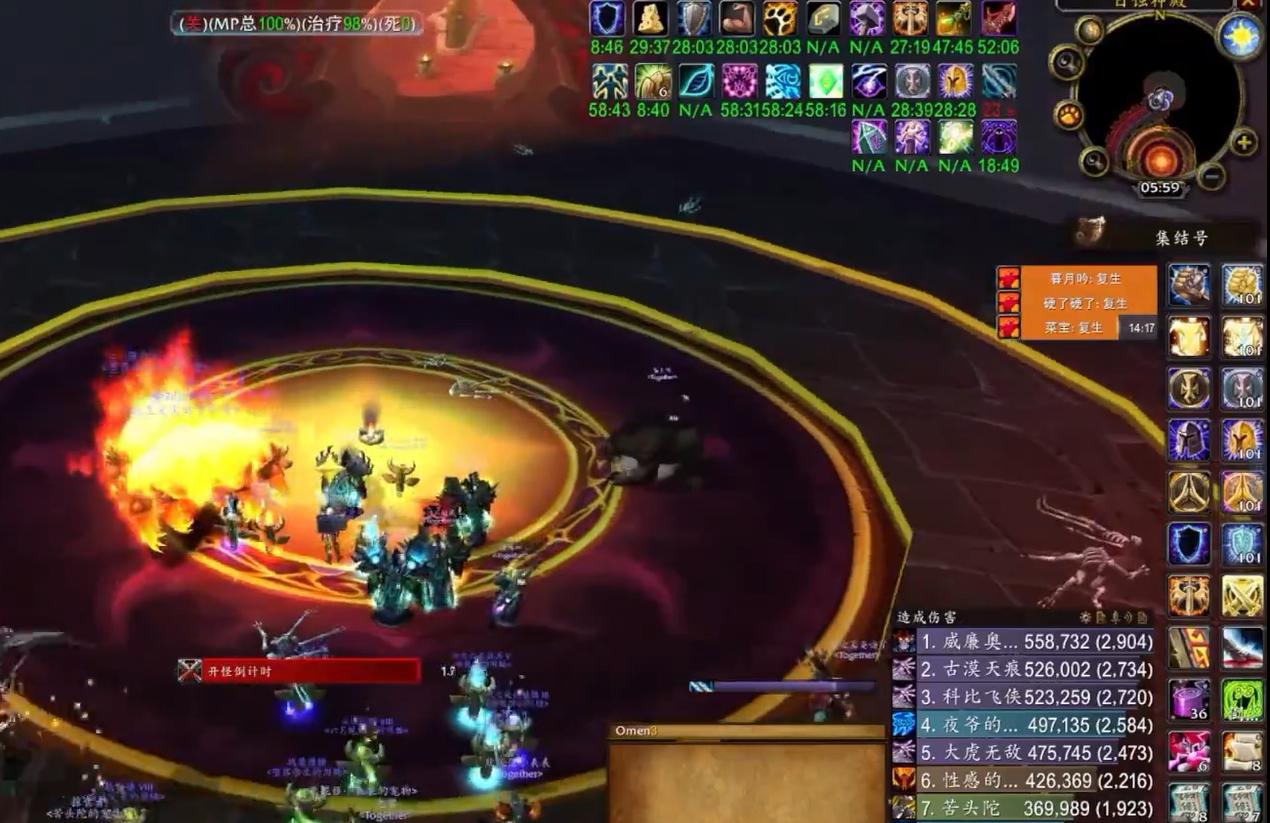Image resolution: width=1270 pixels, height=823 pixels.
Task: Select damage row 5 大虎无敌
Action: click(1024, 752)
